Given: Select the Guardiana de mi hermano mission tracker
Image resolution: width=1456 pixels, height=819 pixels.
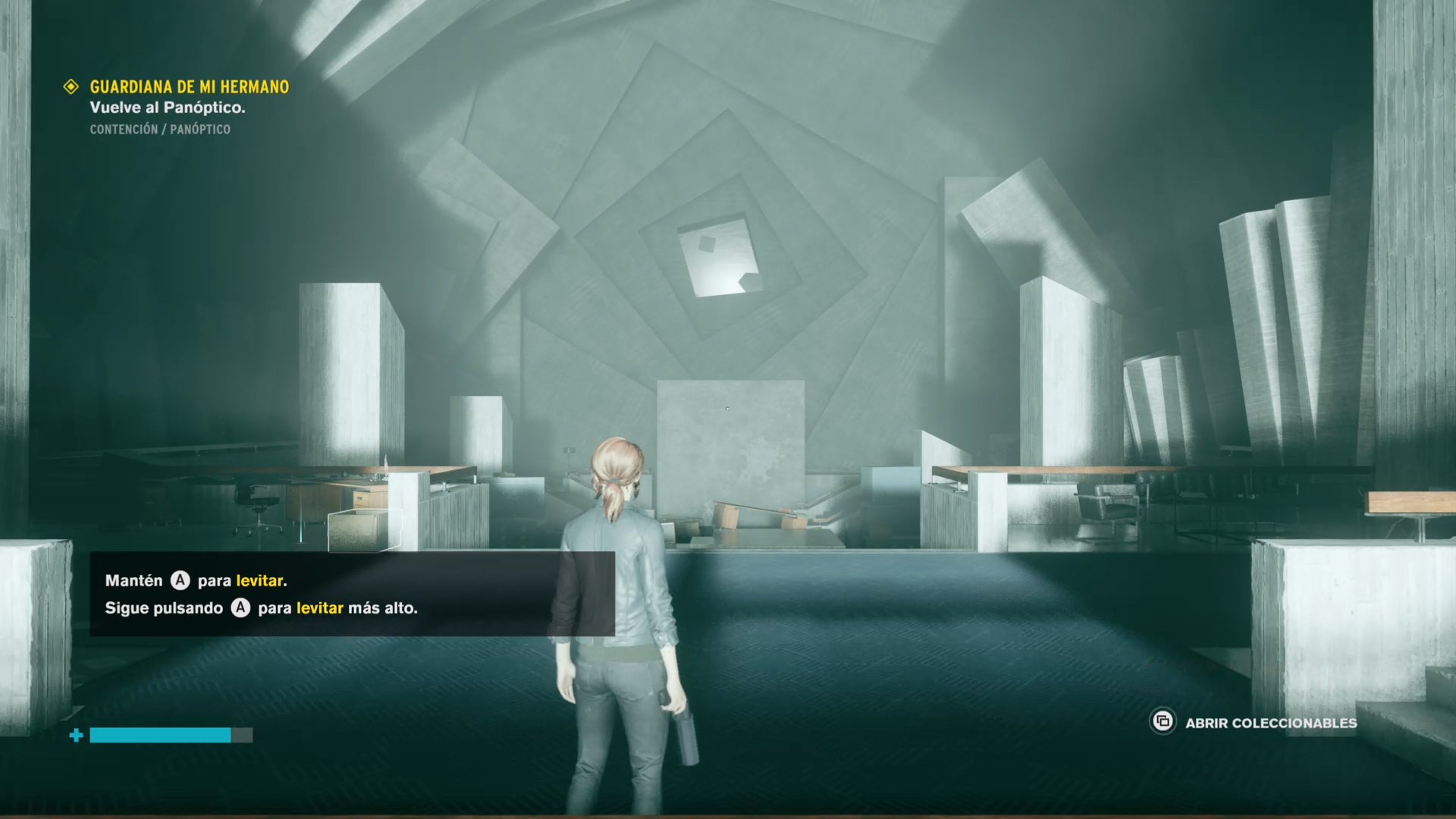Looking at the screenshot, I should (x=189, y=87).
